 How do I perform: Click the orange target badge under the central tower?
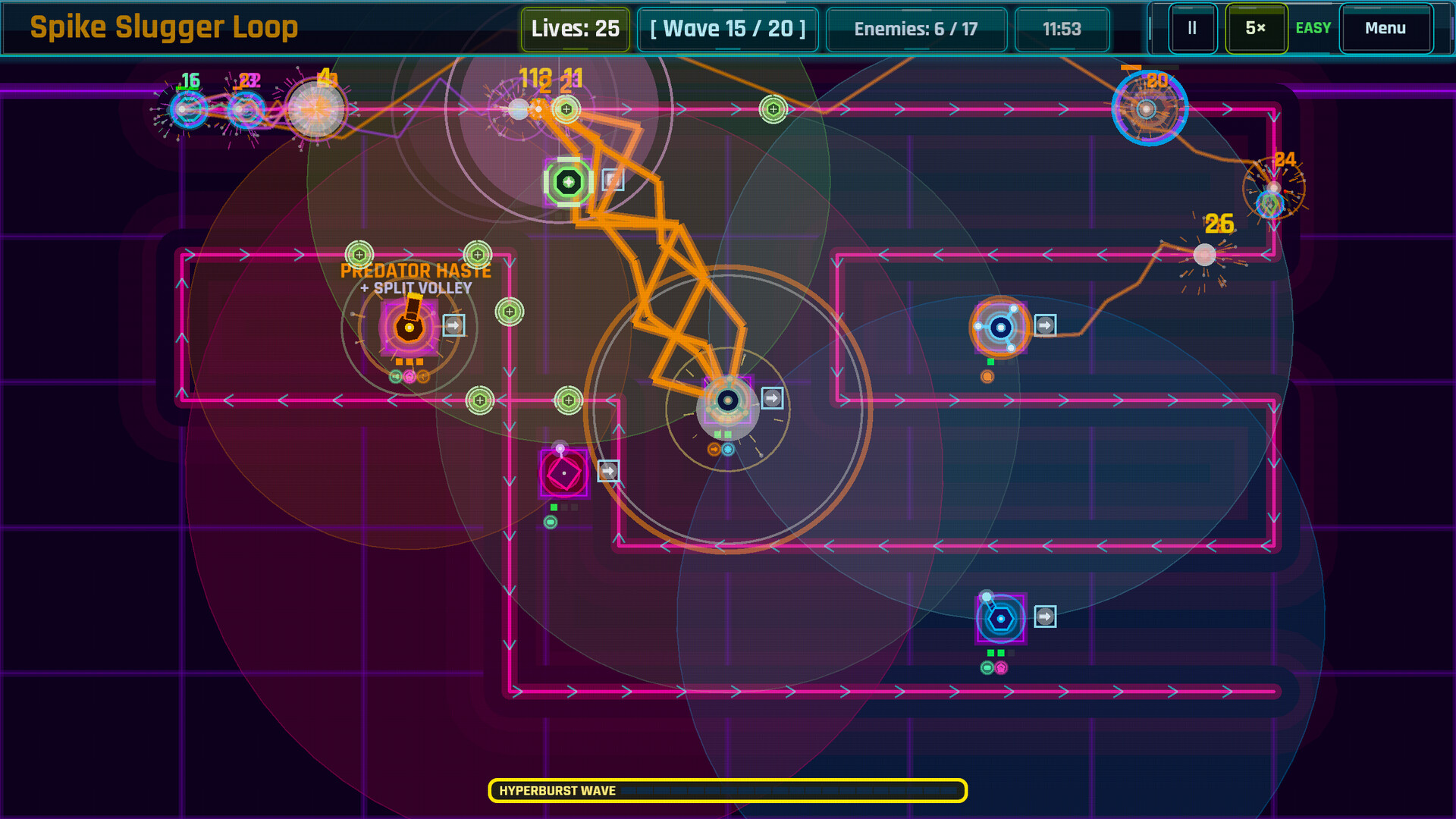point(714,448)
